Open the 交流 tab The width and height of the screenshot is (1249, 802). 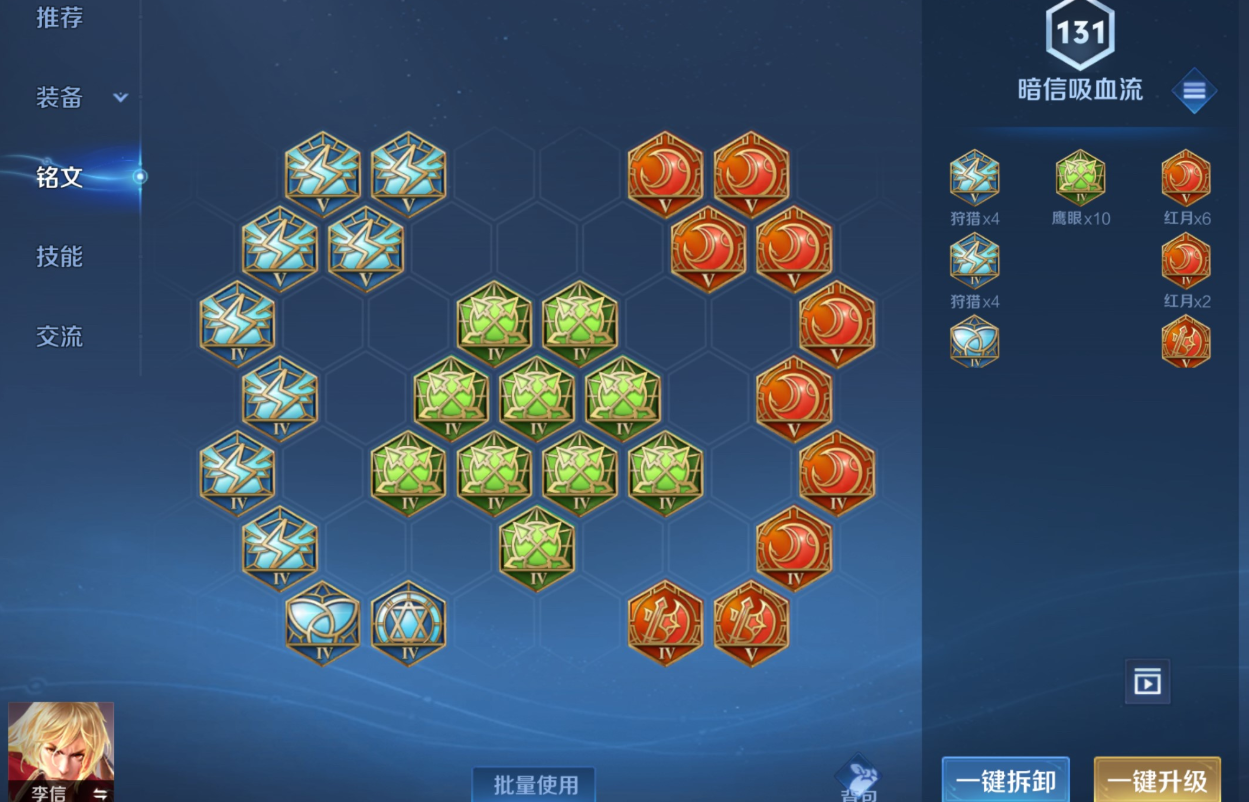click(59, 337)
